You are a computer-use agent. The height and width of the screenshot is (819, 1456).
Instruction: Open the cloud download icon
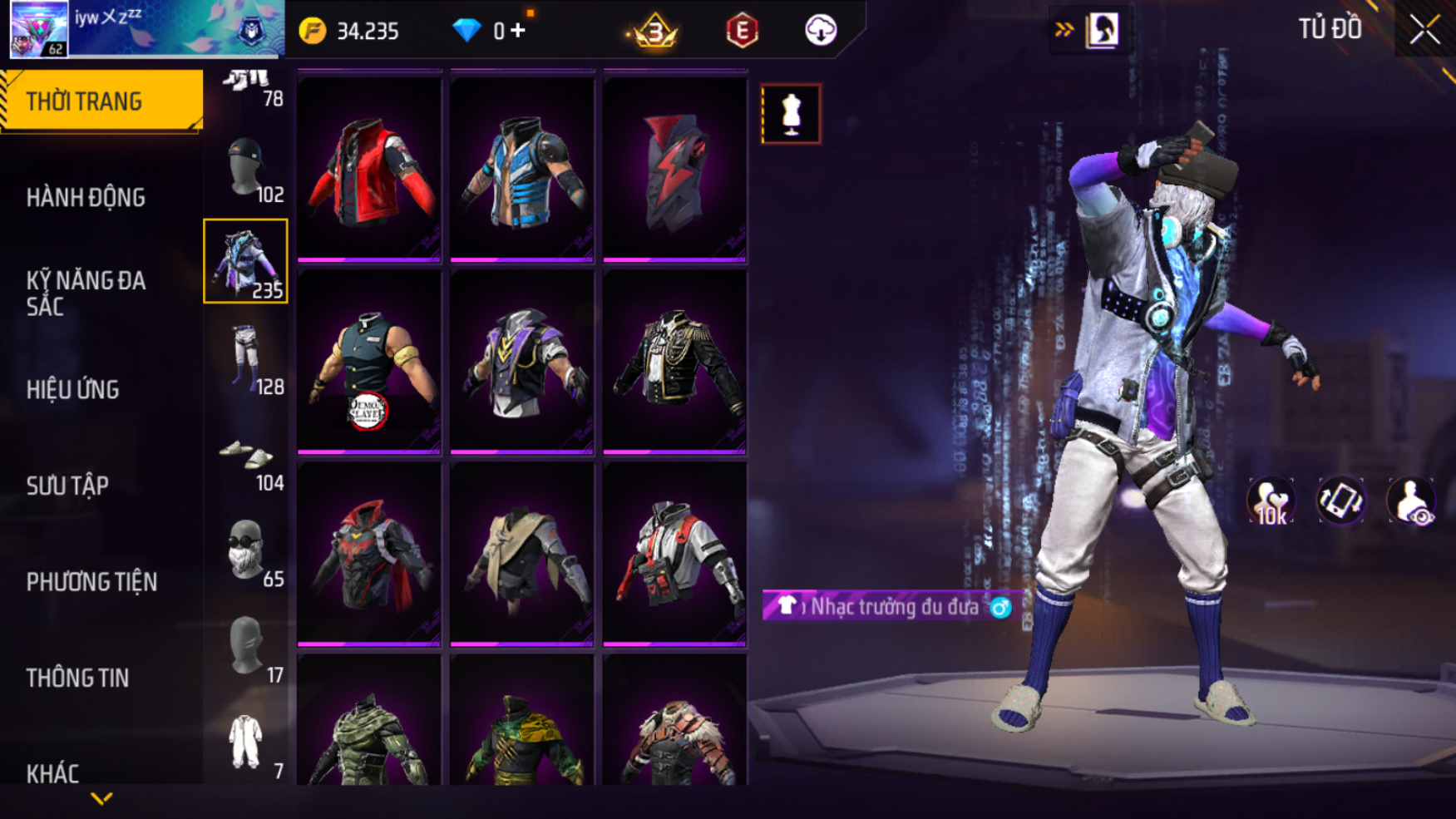coord(820,31)
